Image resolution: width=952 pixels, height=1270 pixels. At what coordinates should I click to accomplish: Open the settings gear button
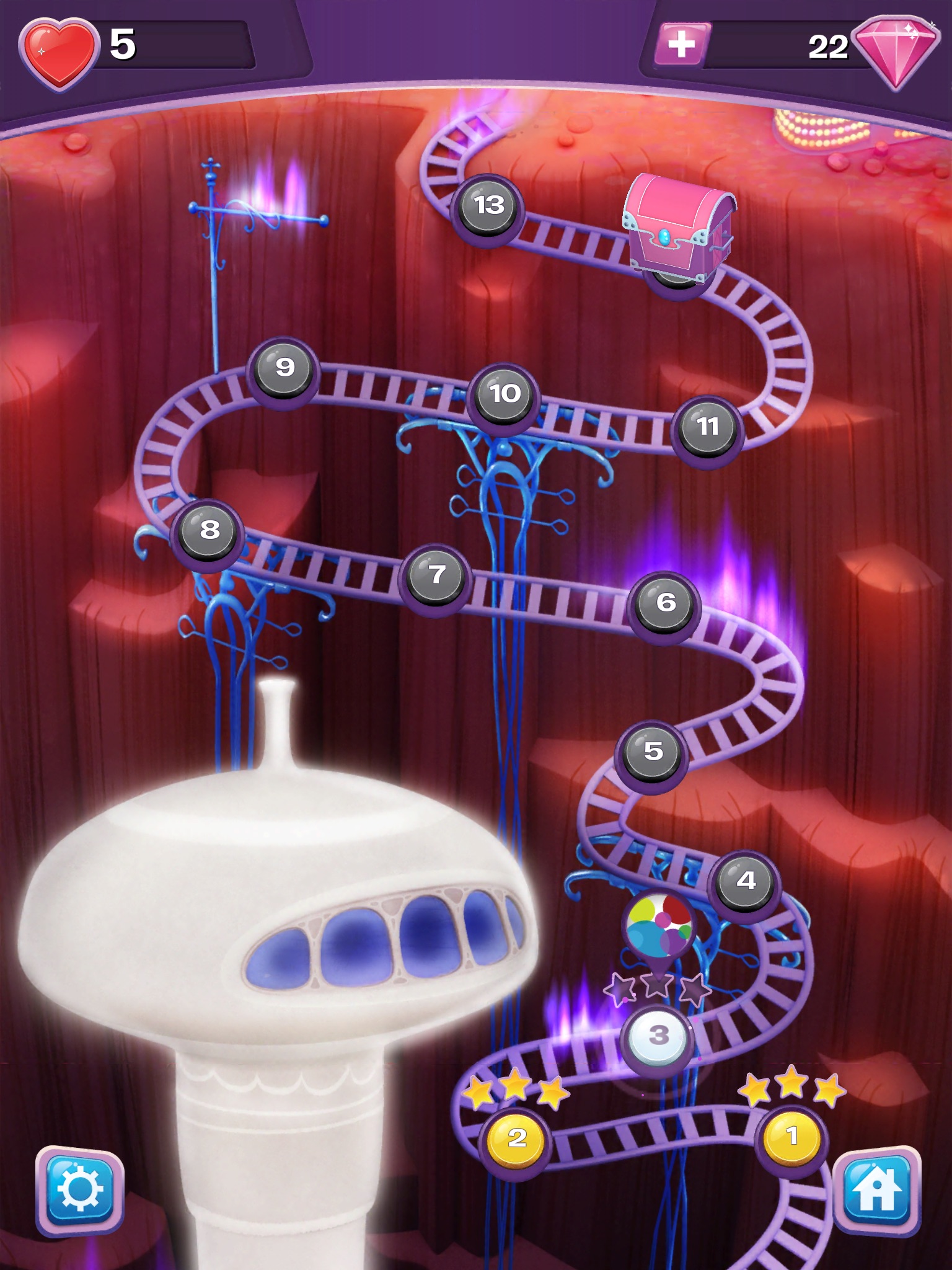[x=80, y=1189]
